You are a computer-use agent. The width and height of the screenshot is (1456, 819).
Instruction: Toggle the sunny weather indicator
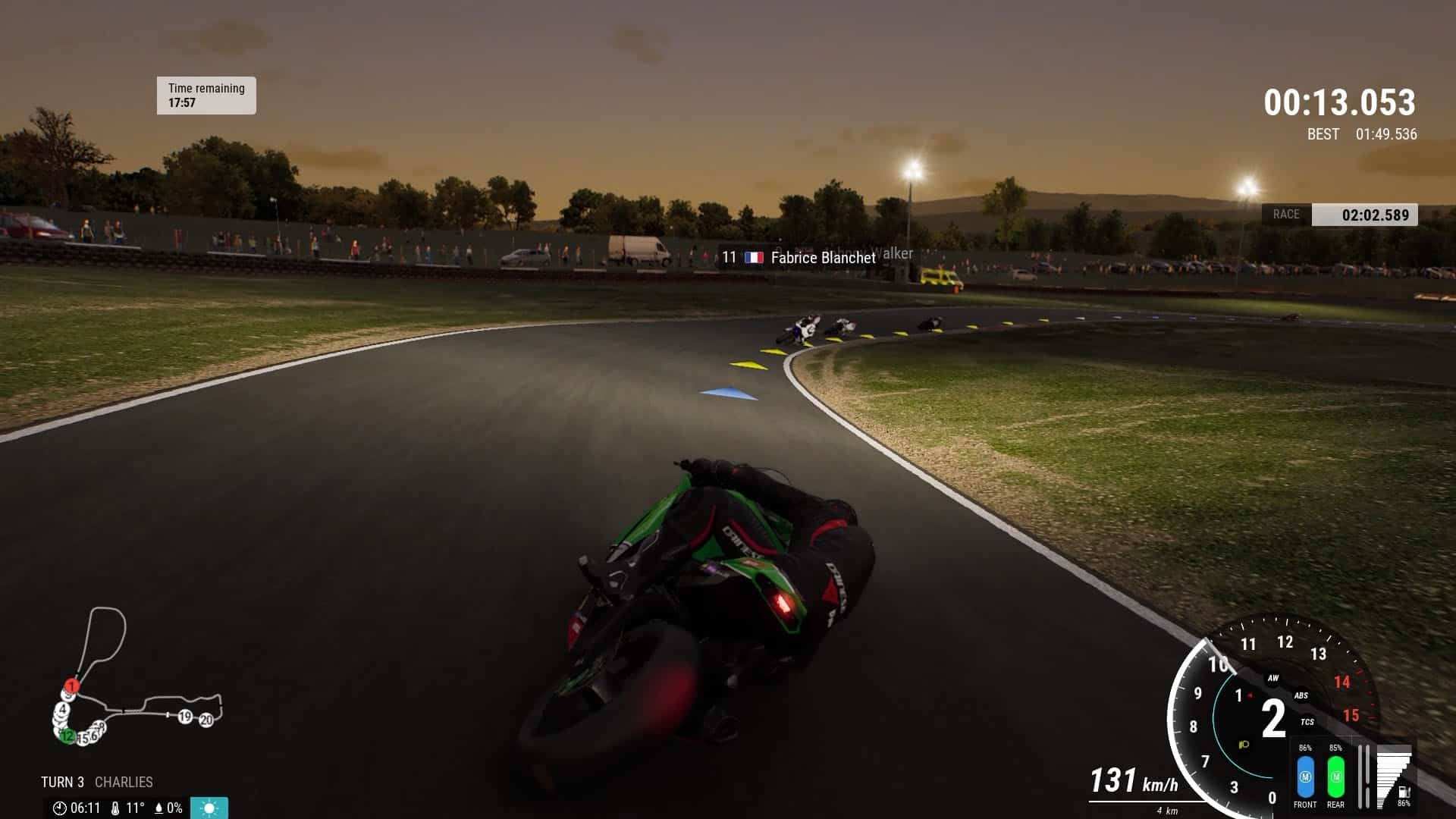pos(209,807)
